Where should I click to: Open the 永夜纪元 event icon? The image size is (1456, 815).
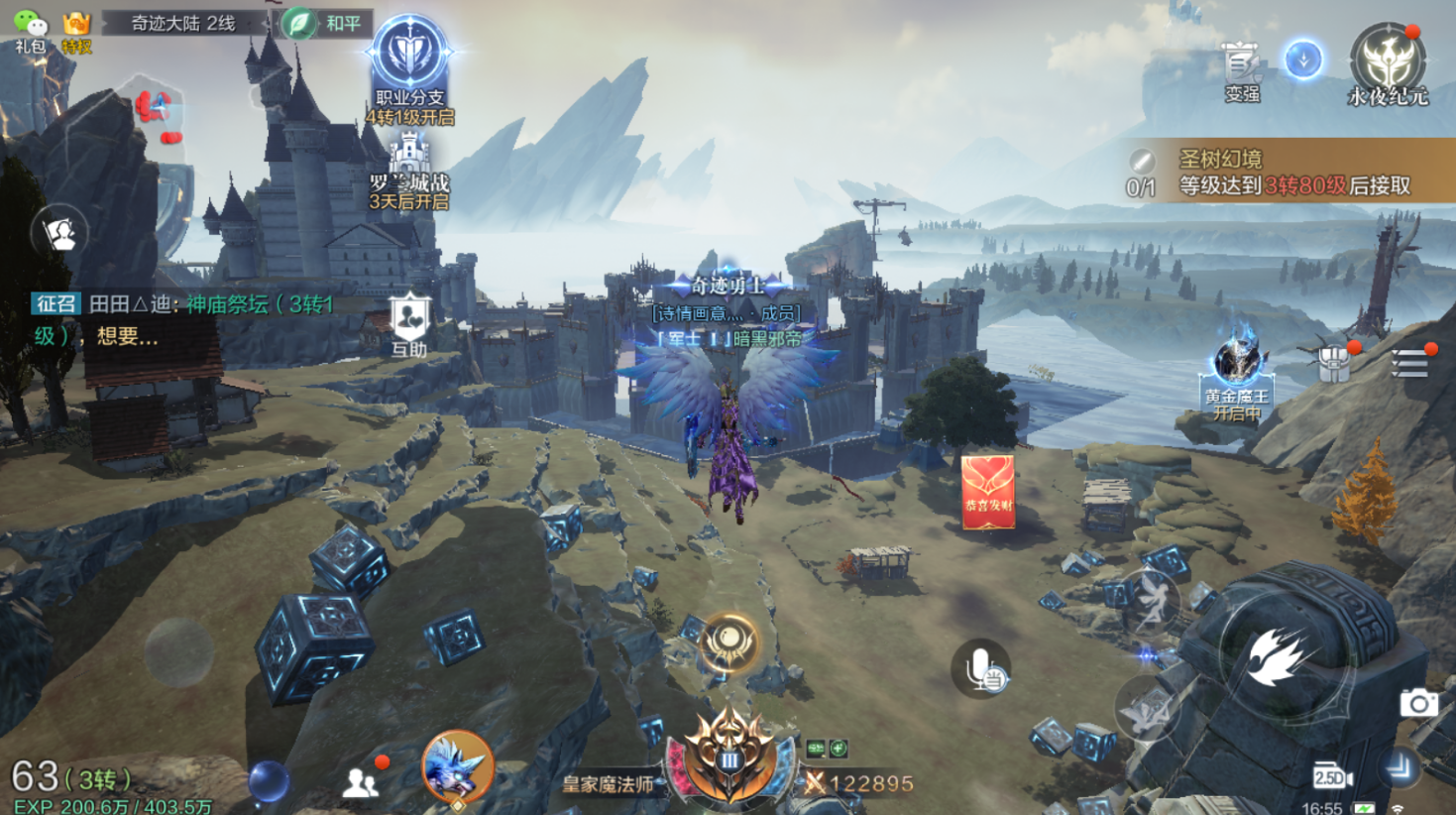[1388, 64]
